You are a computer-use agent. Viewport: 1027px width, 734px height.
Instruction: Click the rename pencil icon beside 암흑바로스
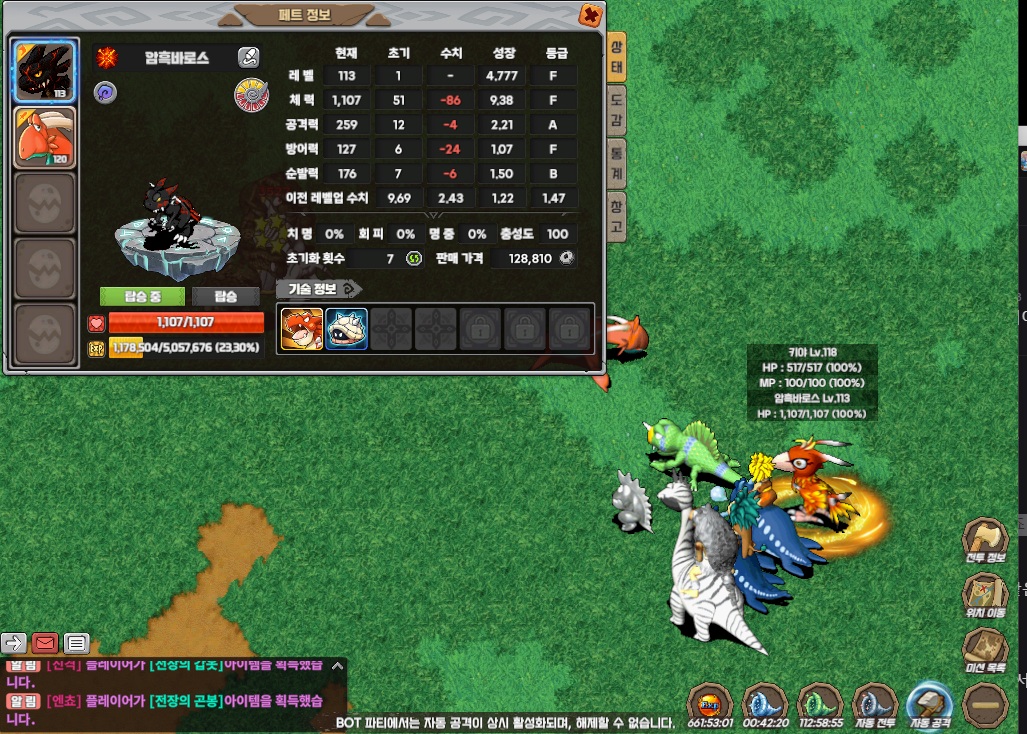[249, 58]
